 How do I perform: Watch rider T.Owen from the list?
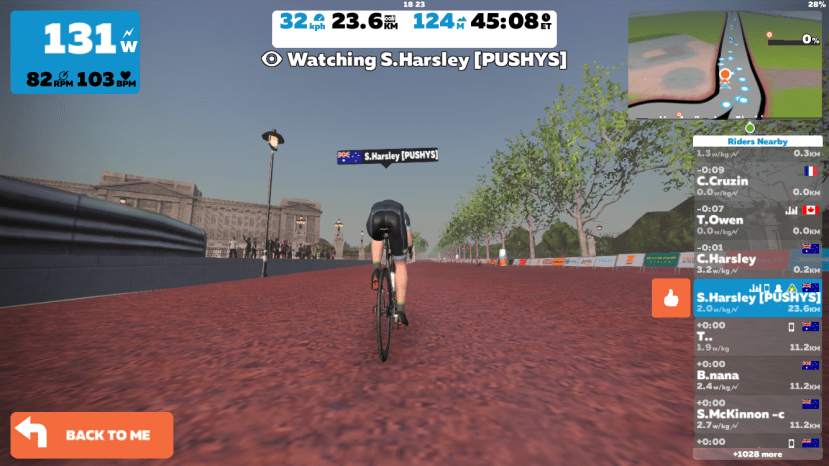(x=757, y=219)
